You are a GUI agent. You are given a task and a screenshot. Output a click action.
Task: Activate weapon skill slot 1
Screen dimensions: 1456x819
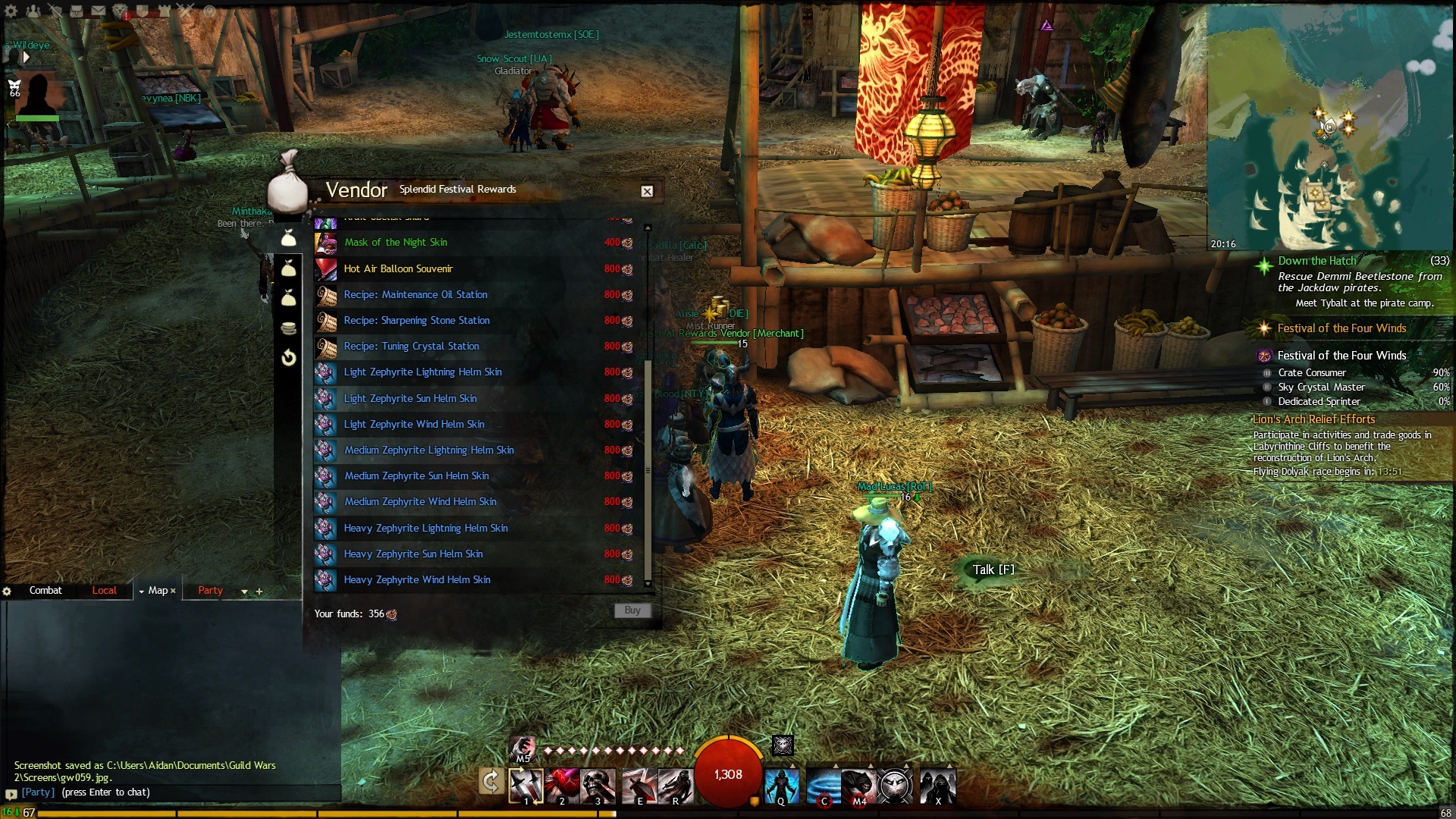[526, 785]
